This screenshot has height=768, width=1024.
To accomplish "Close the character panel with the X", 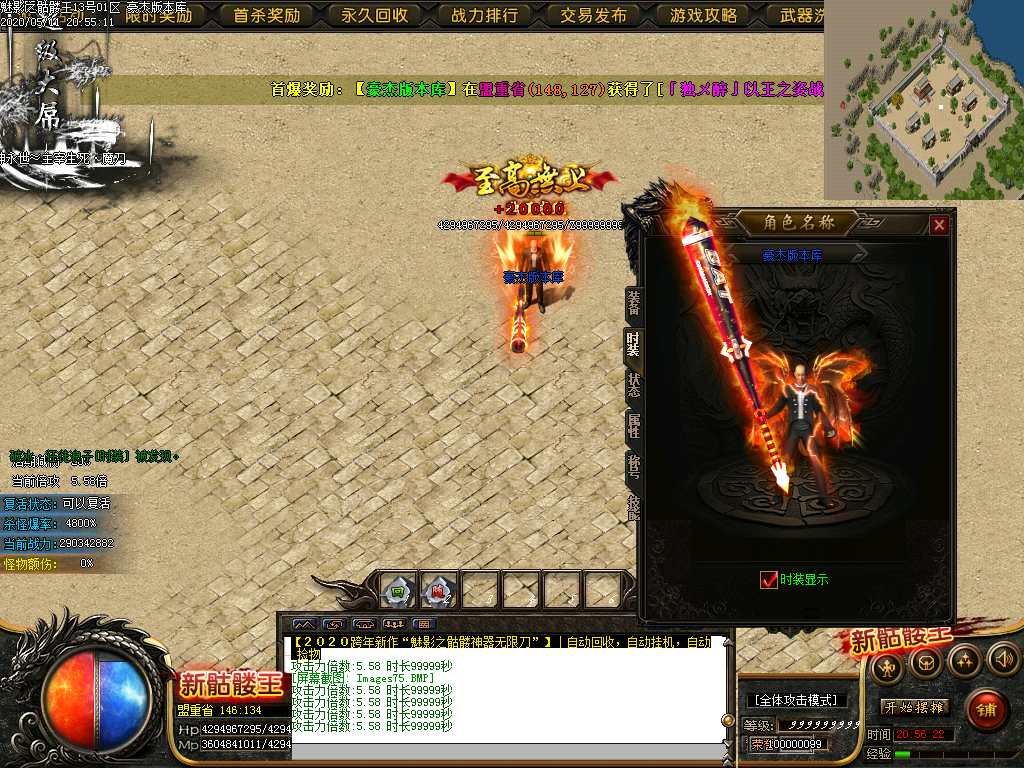I will point(938,225).
